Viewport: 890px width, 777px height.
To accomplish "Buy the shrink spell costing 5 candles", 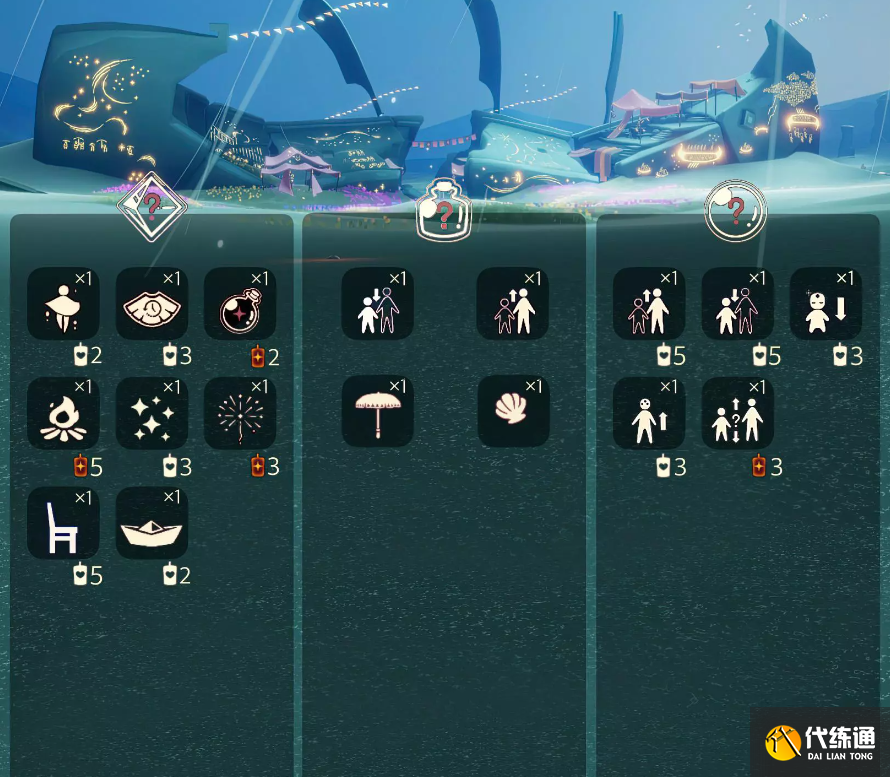I will (x=738, y=304).
